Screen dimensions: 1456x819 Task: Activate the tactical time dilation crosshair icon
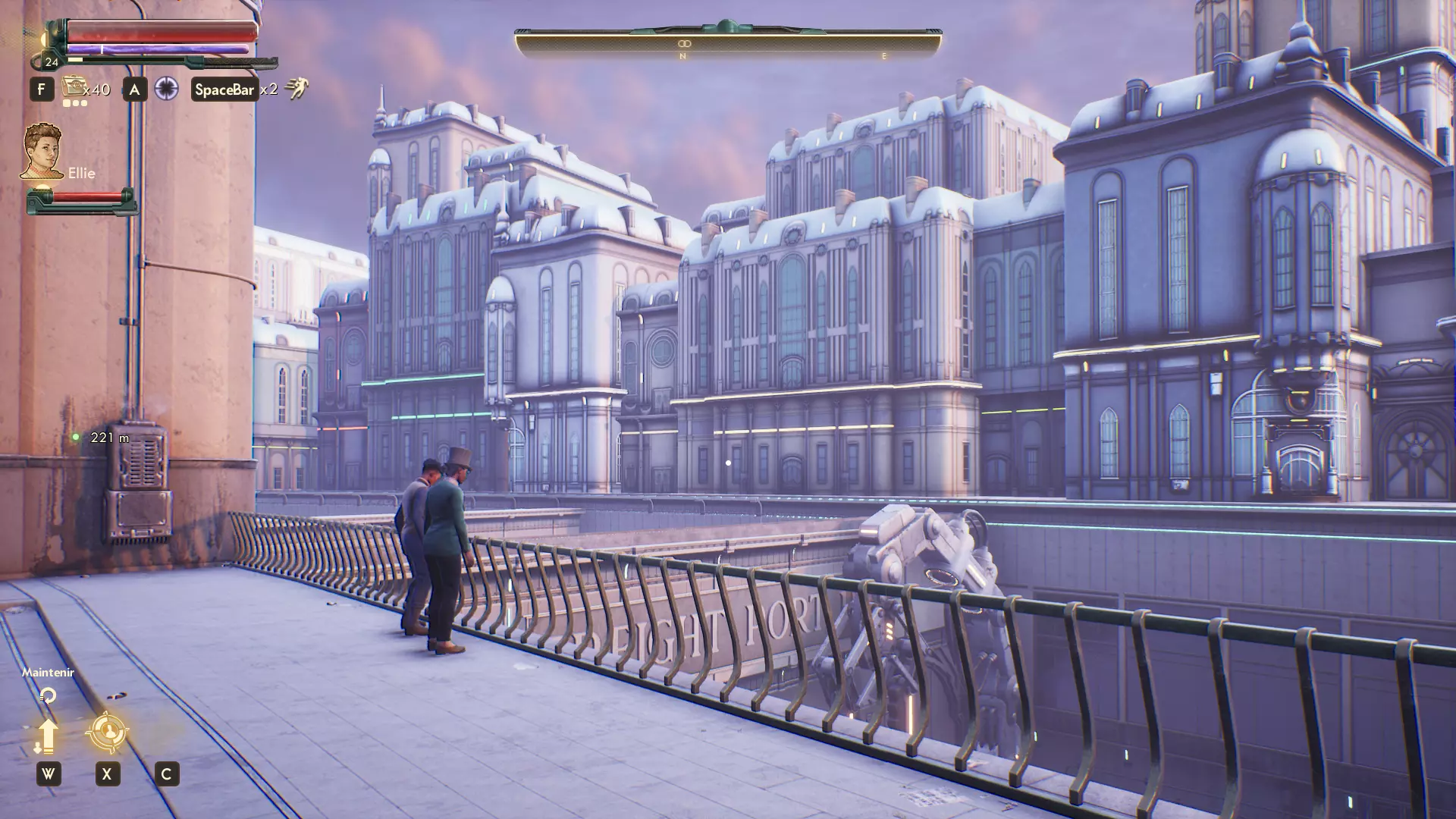pos(166,89)
